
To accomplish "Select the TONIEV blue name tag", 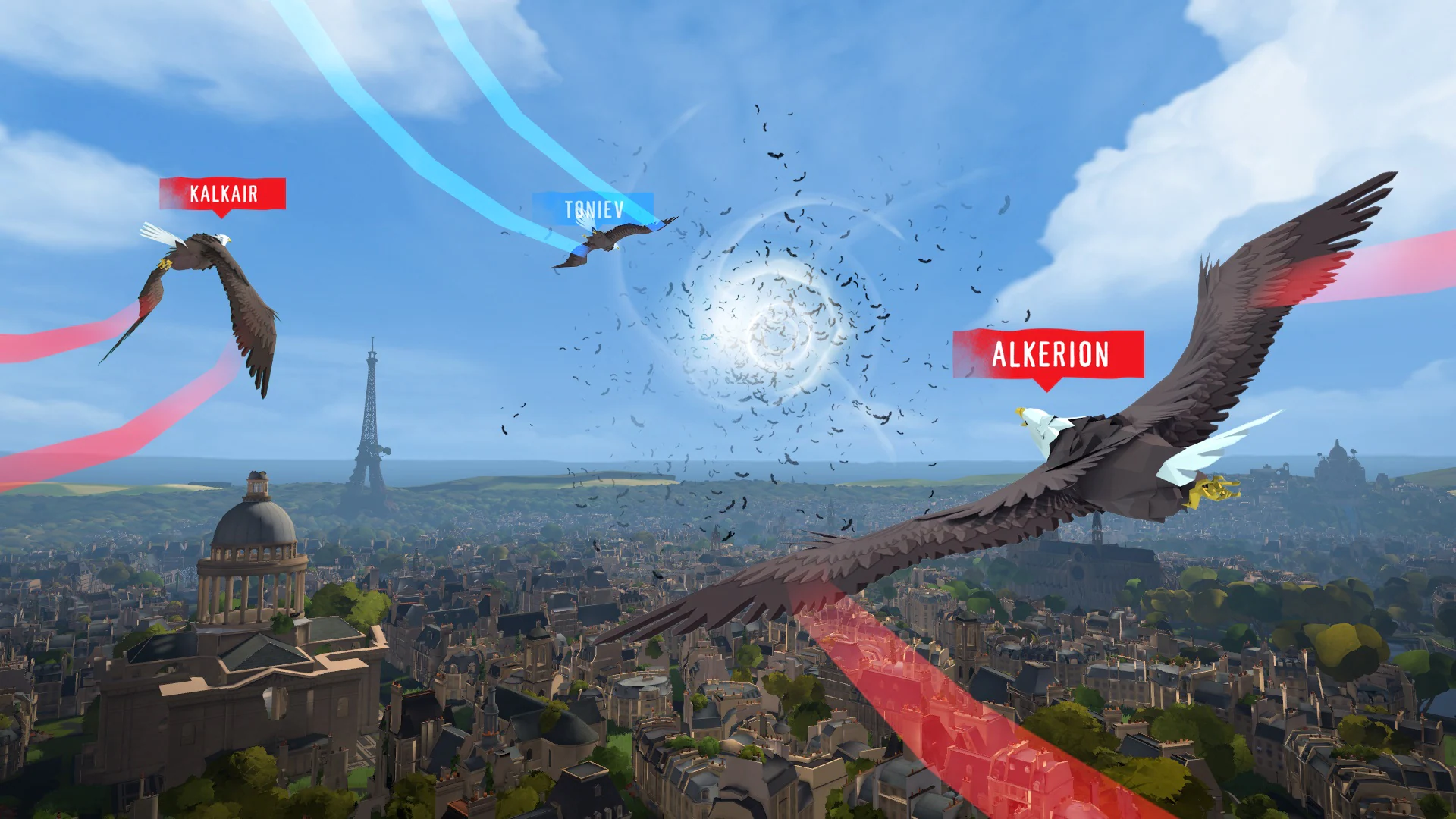I will [x=594, y=210].
